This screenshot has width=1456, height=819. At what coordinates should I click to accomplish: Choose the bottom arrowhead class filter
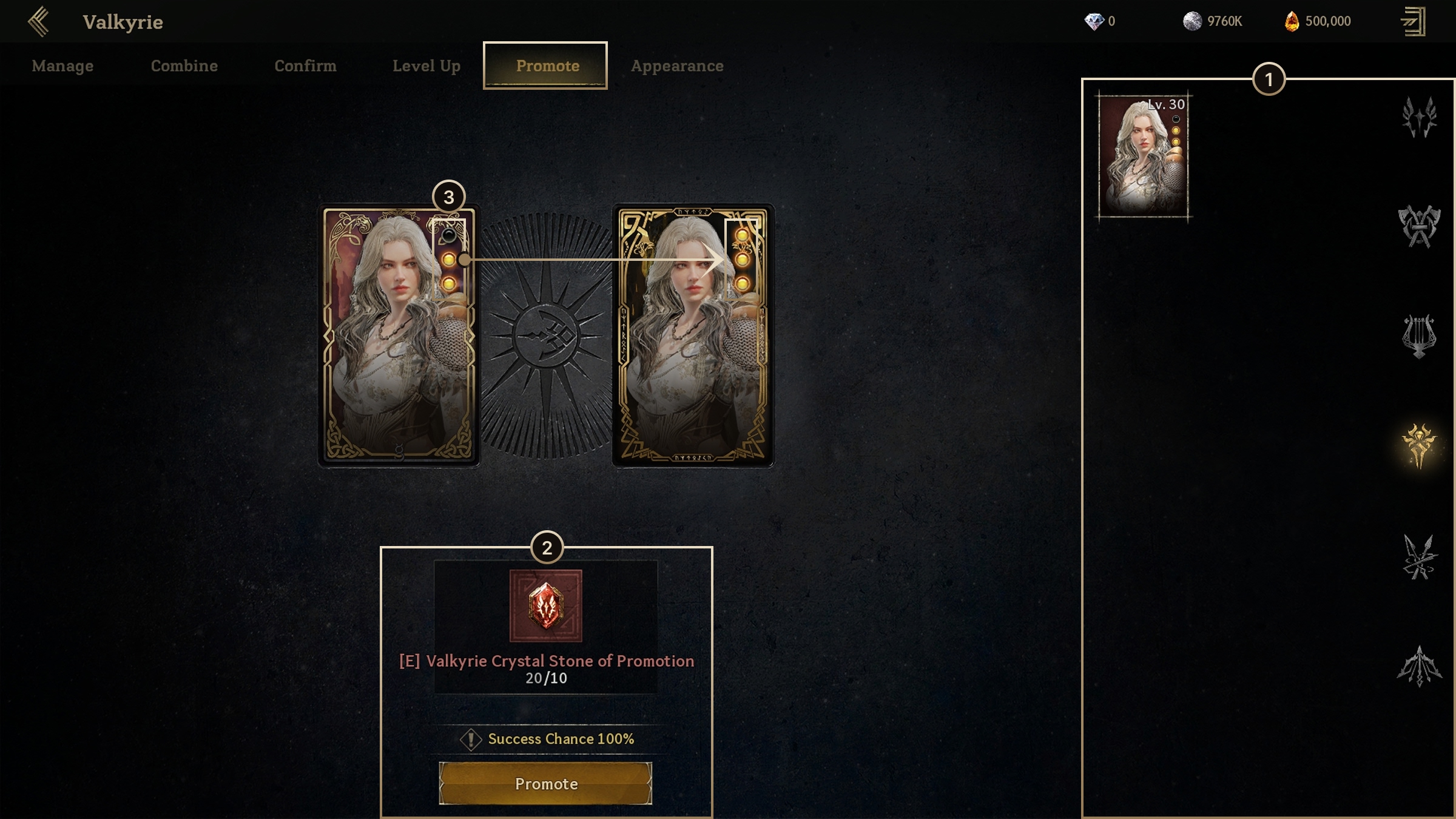pyautogui.click(x=1418, y=666)
